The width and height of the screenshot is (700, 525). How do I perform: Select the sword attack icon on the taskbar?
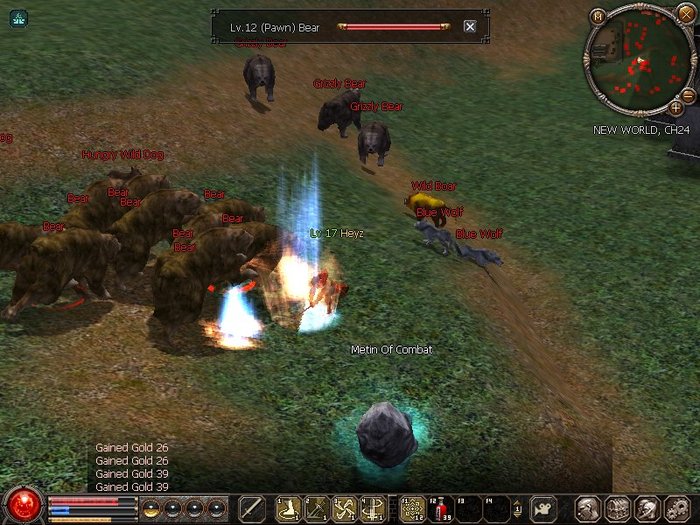coord(252,508)
